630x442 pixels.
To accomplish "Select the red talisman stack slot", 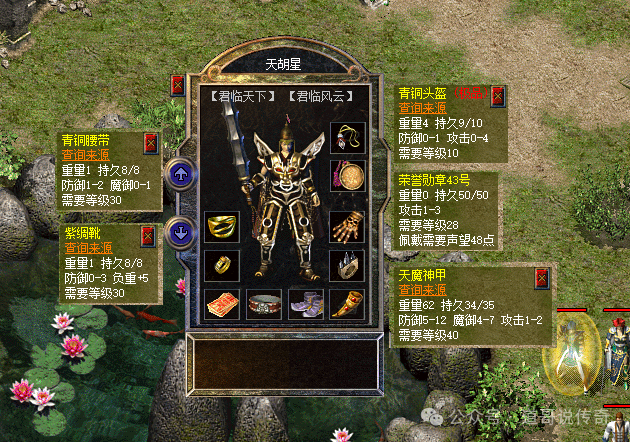I will point(222,303).
